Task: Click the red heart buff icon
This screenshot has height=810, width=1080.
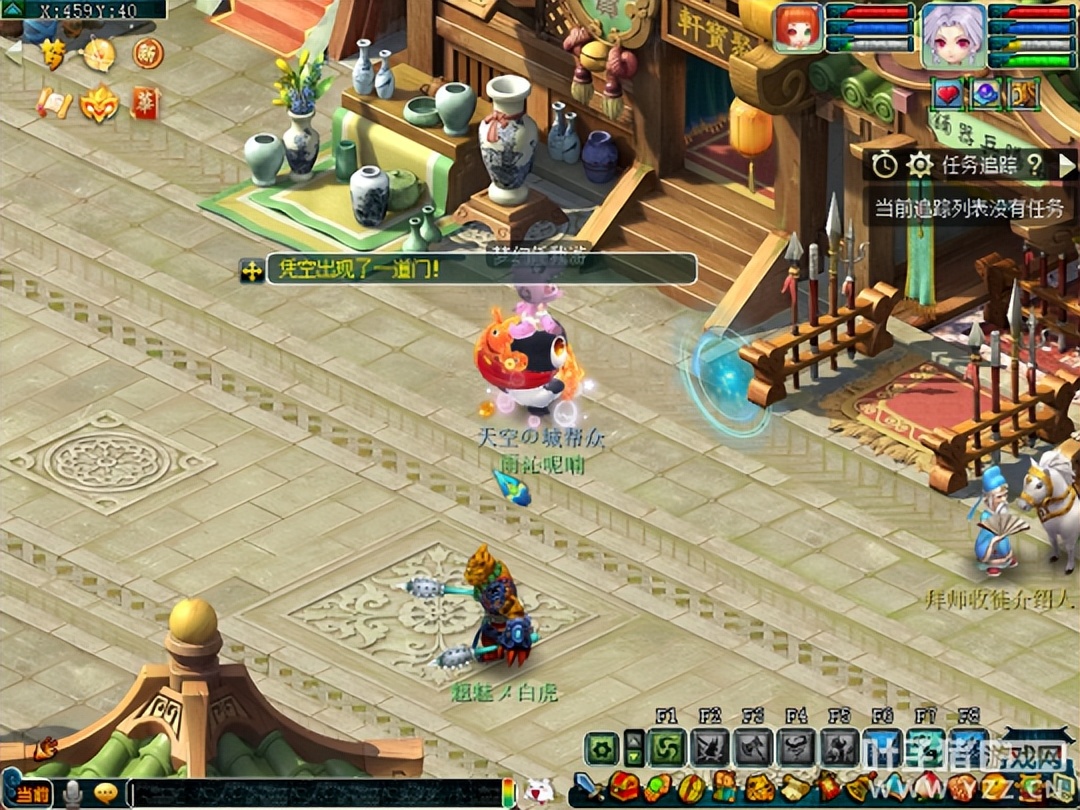Action: [947, 94]
